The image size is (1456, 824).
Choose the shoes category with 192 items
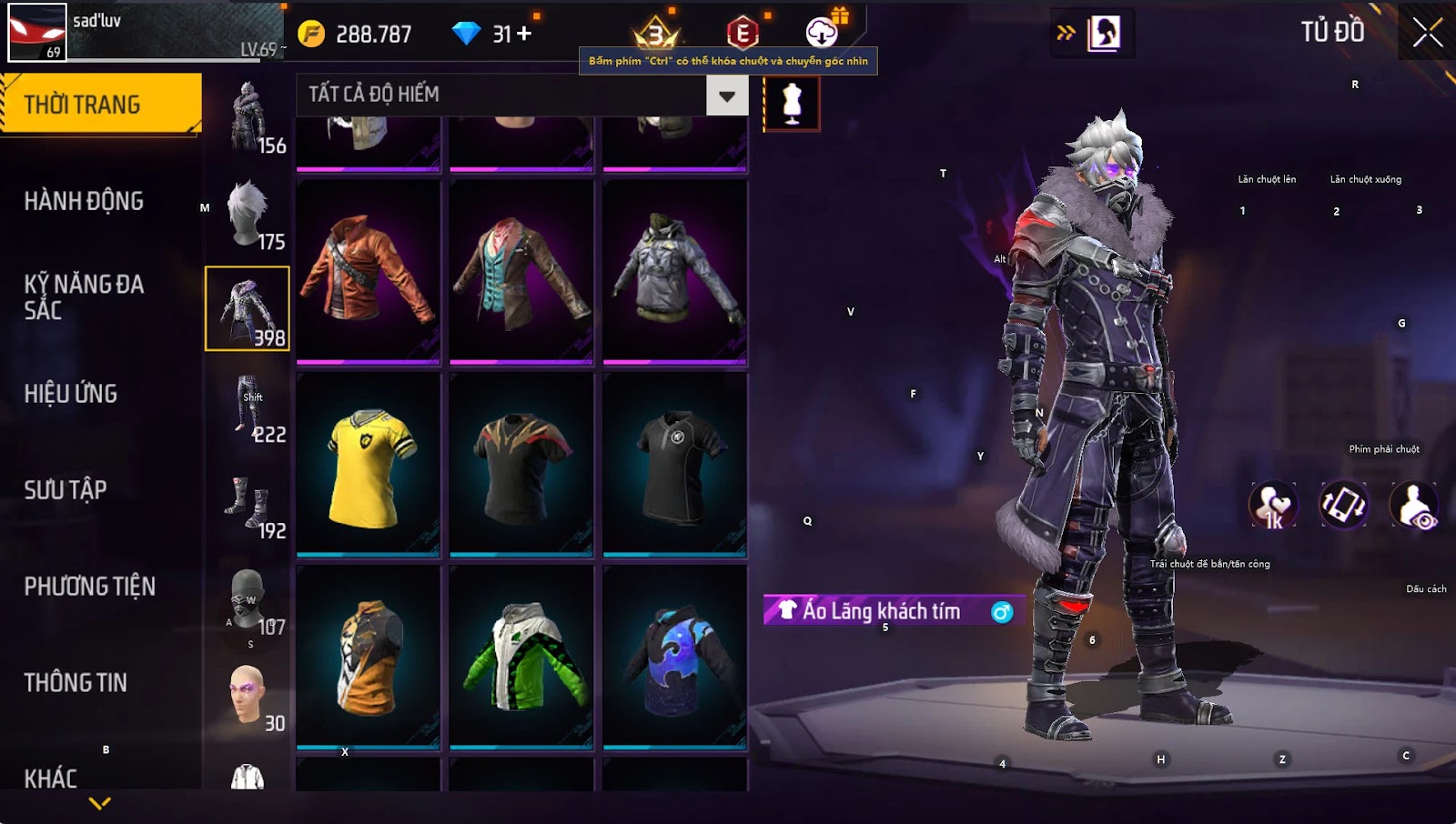(x=248, y=504)
